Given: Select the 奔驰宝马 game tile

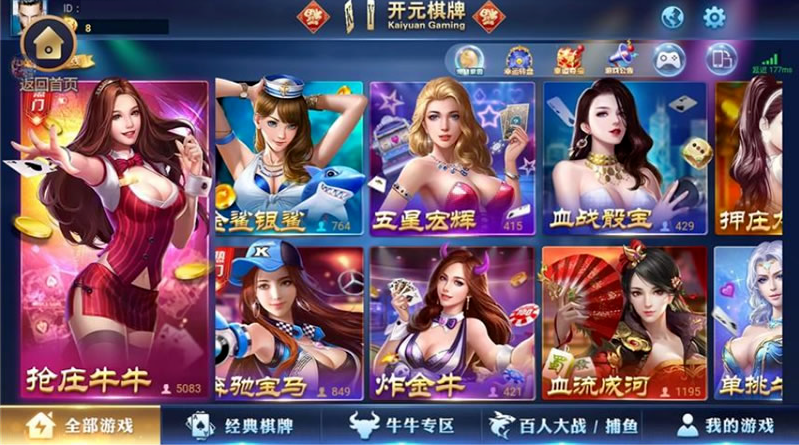Looking at the screenshot, I should (x=288, y=322).
